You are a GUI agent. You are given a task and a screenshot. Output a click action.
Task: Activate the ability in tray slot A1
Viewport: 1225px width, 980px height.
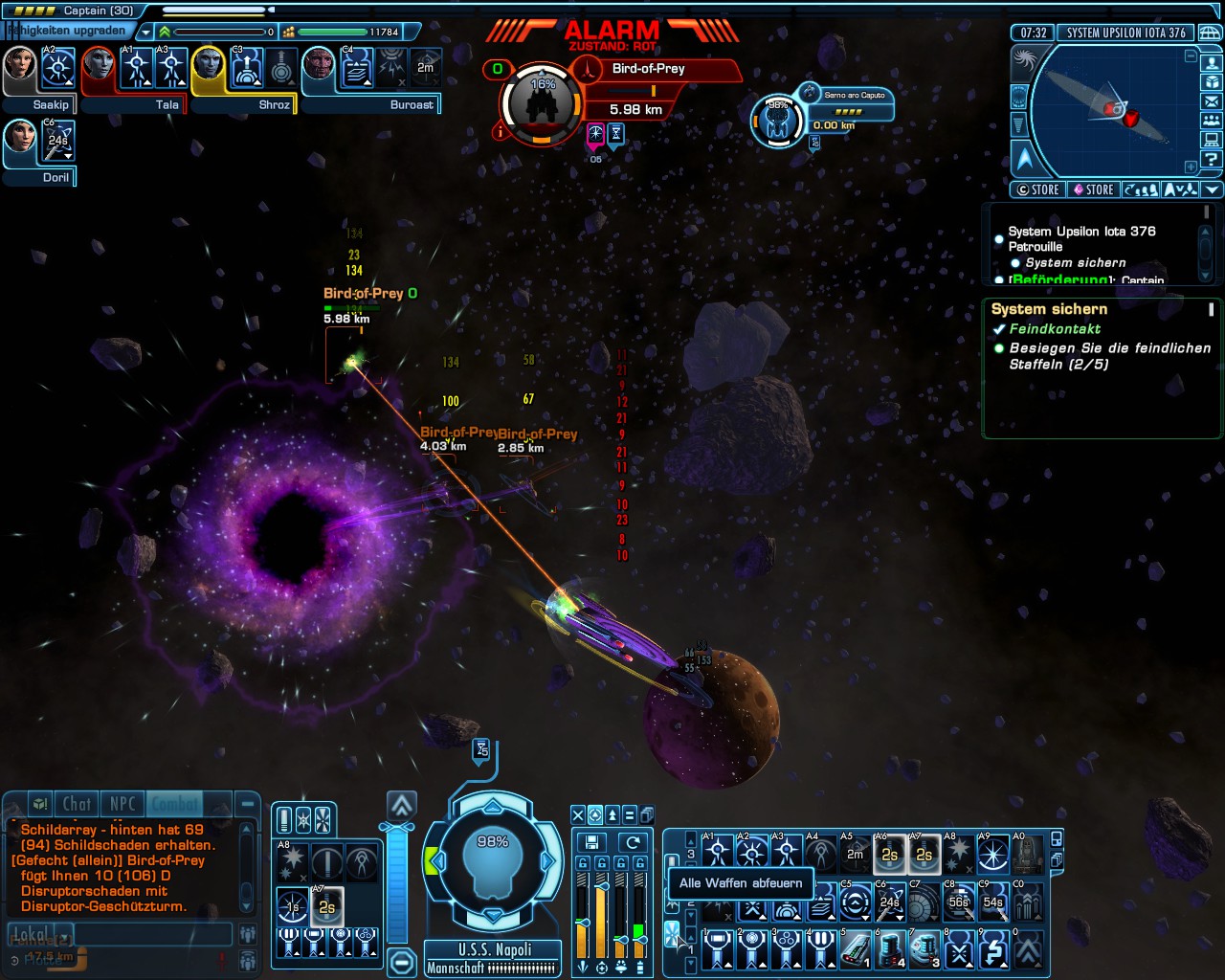[718, 851]
